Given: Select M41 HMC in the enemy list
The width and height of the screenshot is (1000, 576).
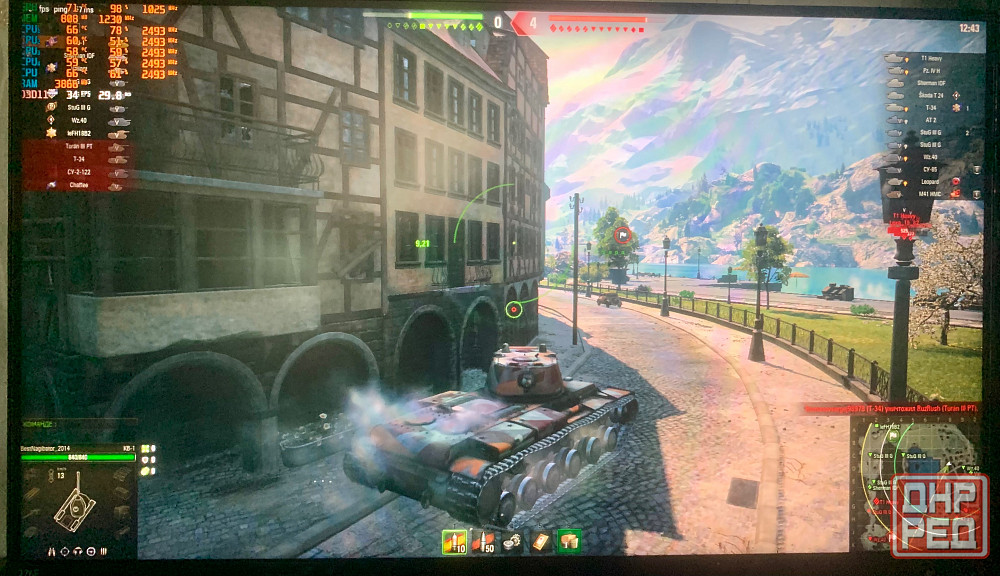Looking at the screenshot, I should point(930,194).
